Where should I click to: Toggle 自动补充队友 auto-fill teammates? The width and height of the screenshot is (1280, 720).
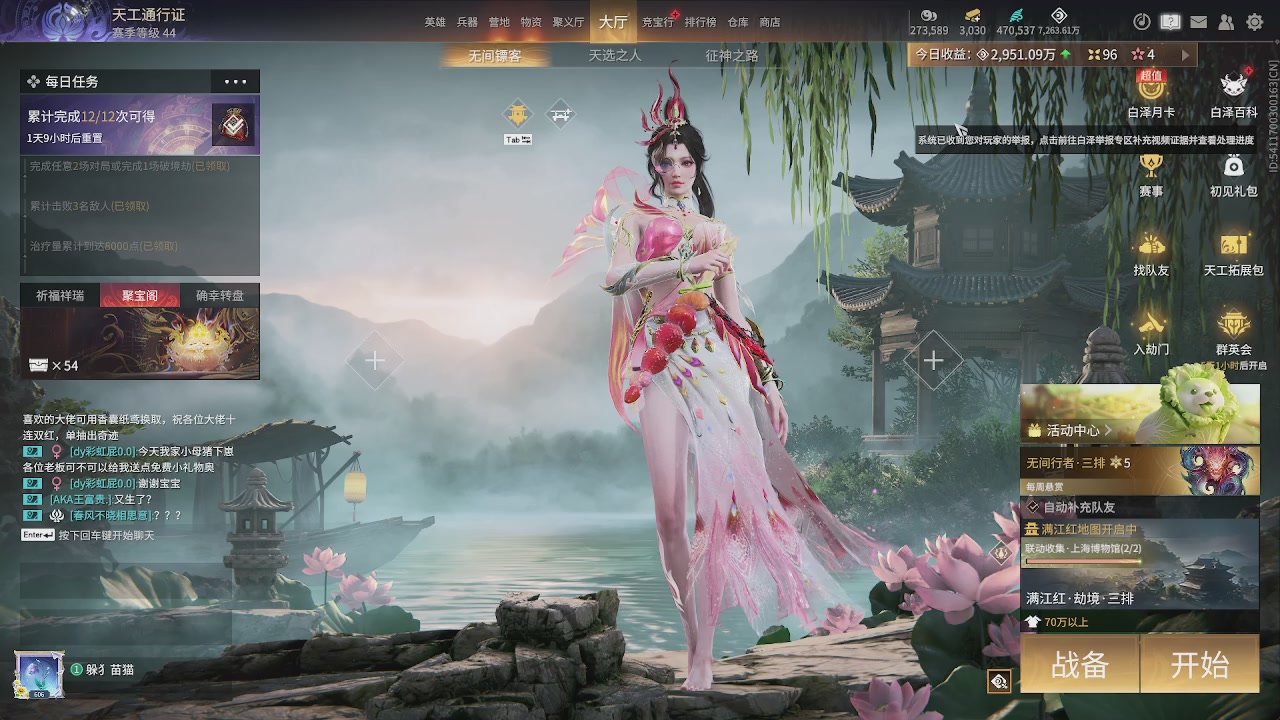pyautogui.click(x=1034, y=508)
